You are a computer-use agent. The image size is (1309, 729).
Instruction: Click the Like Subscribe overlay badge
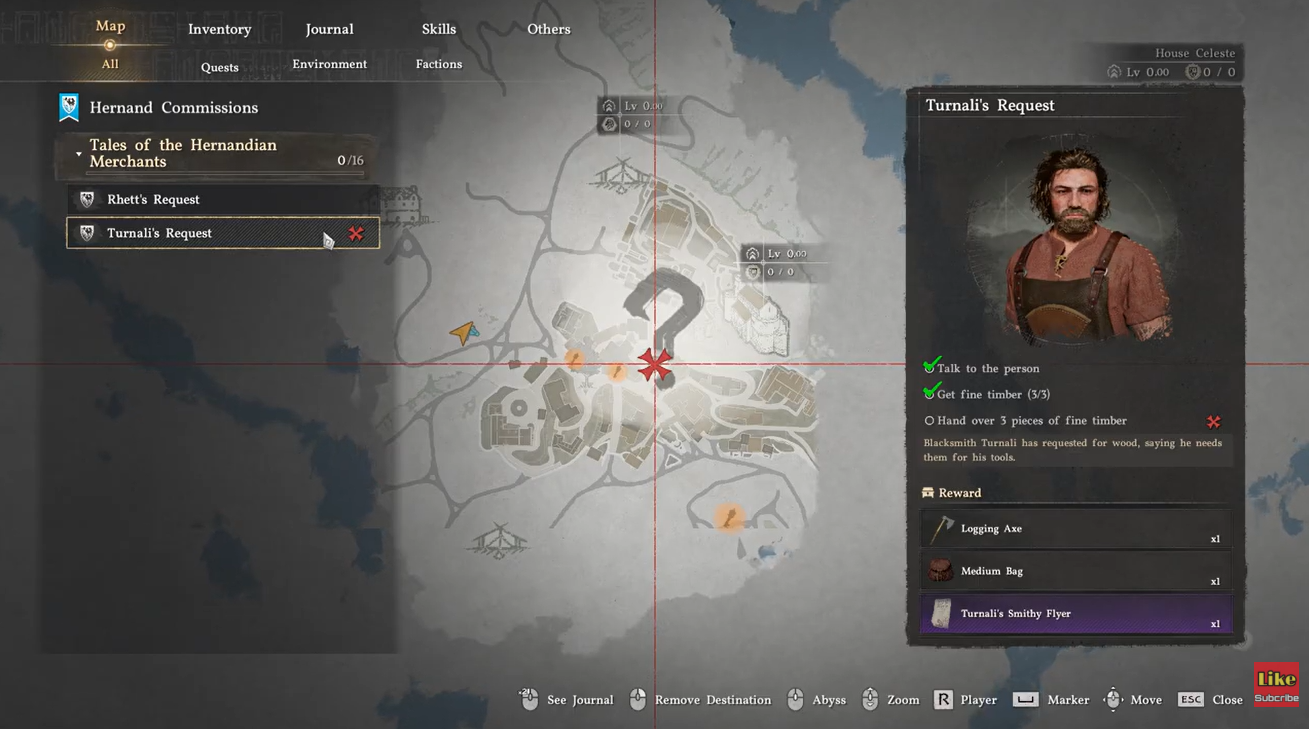[x=1276, y=684]
